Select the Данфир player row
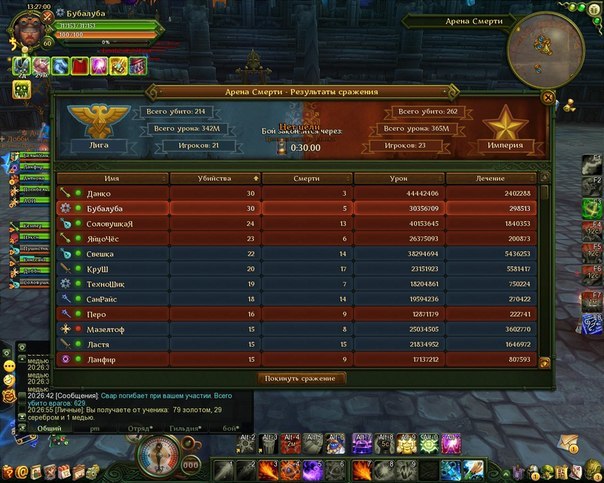604x483 pixels. [300, 358]
